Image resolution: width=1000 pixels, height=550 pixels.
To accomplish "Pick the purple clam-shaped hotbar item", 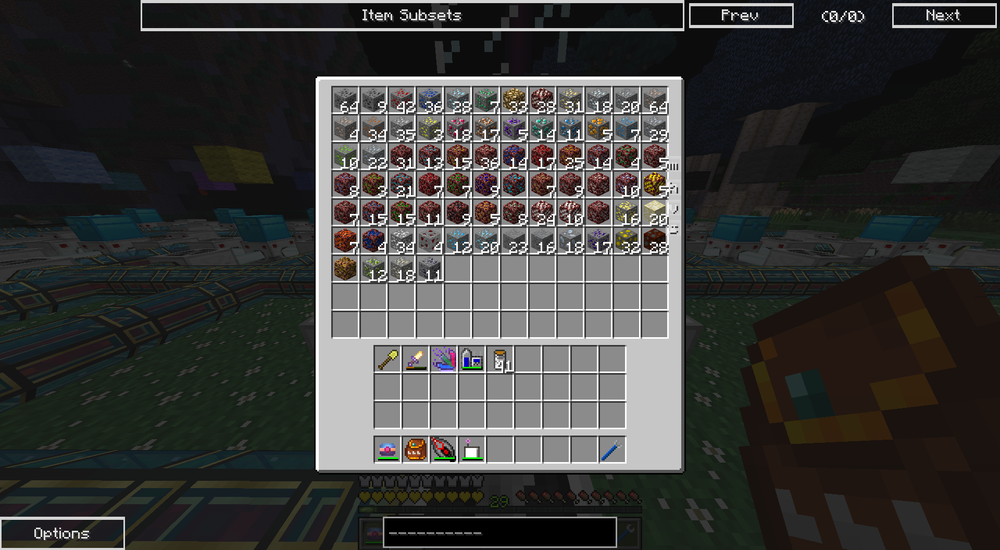I will tap(388, 450).
